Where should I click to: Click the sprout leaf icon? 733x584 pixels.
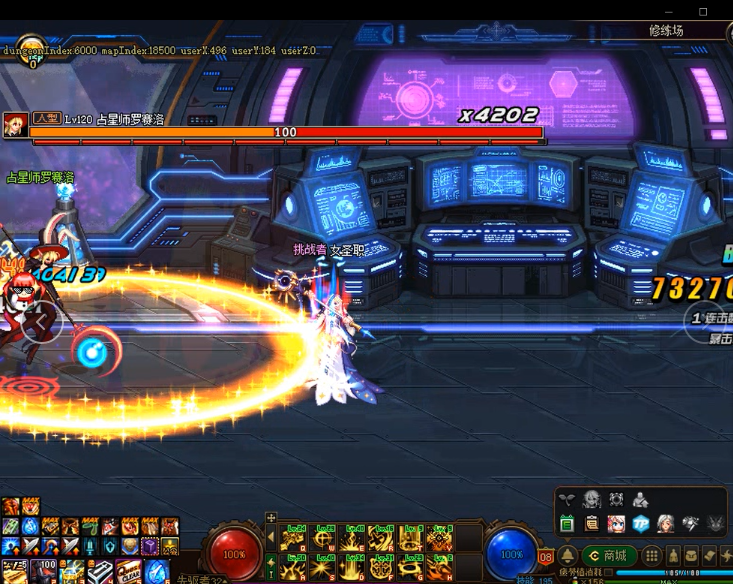coord(567,499)
